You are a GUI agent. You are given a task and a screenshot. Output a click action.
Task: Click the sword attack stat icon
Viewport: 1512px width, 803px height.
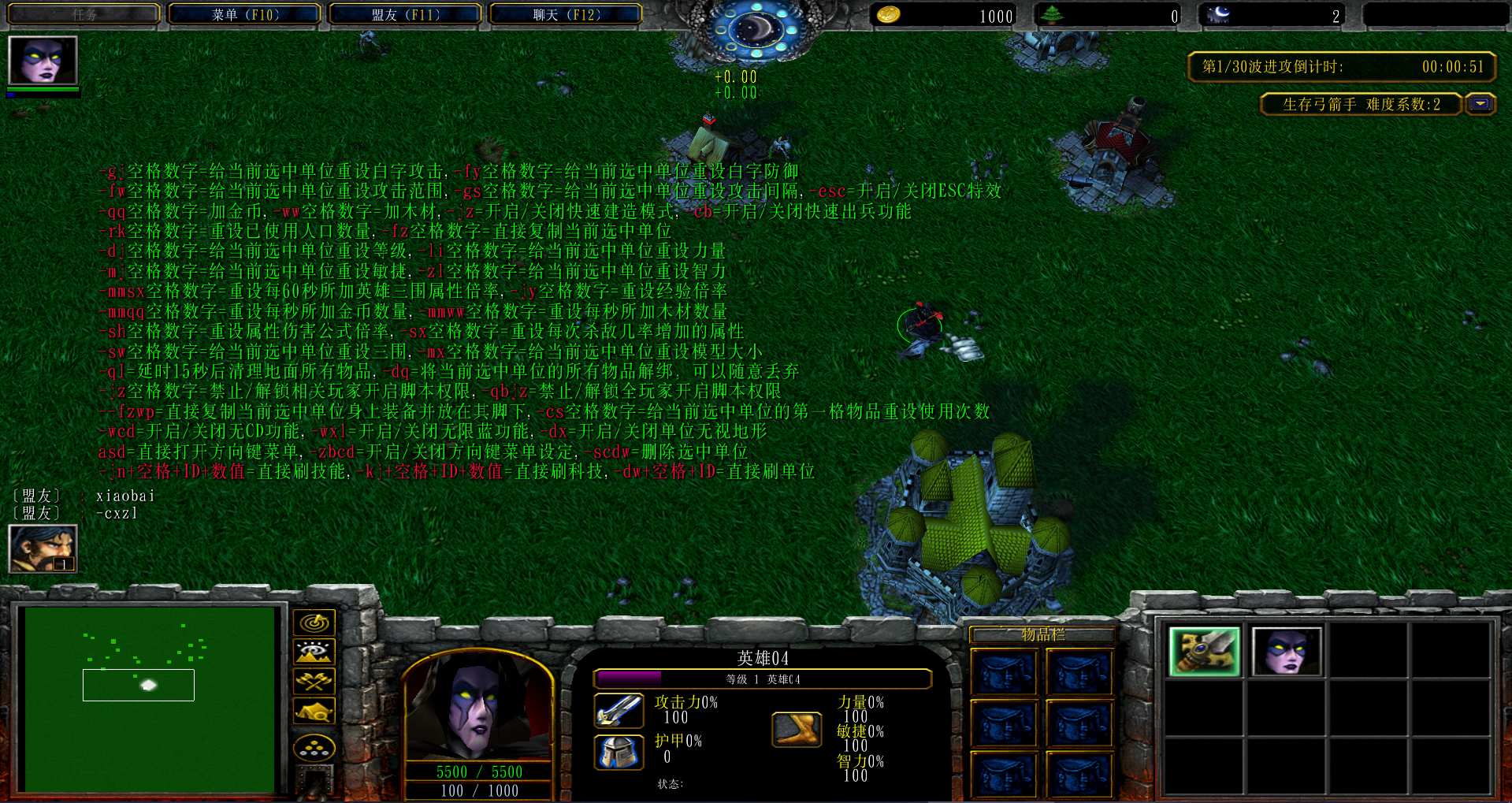pos(619,710)
